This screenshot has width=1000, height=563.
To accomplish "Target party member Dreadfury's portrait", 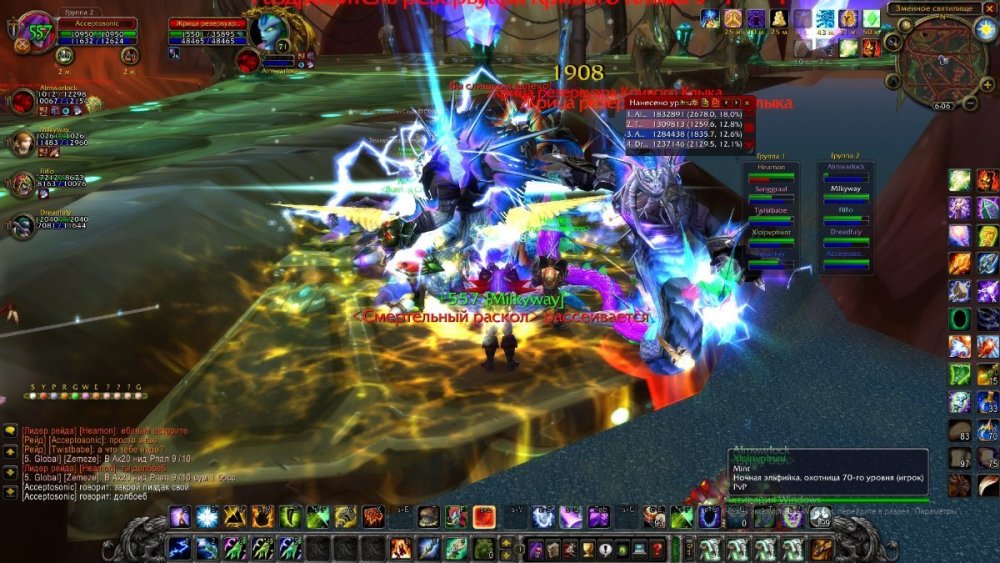I will 22,227.
